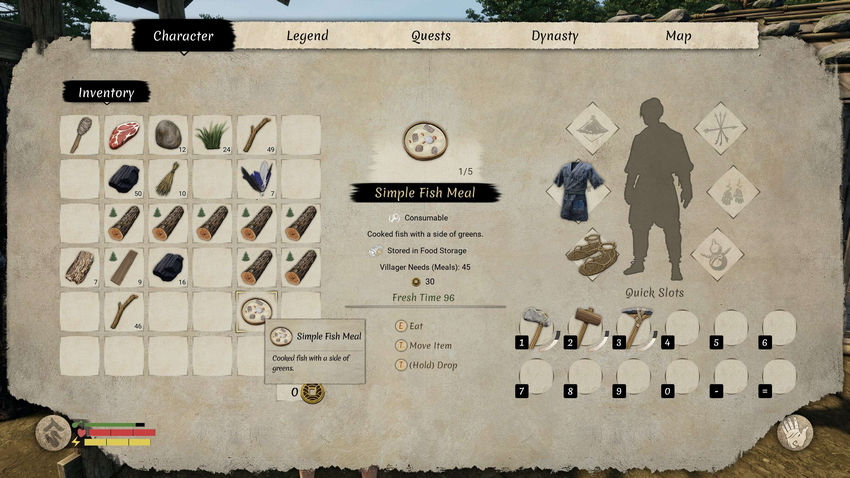Pick the stone stack of 12

click(x=168, y=134)
